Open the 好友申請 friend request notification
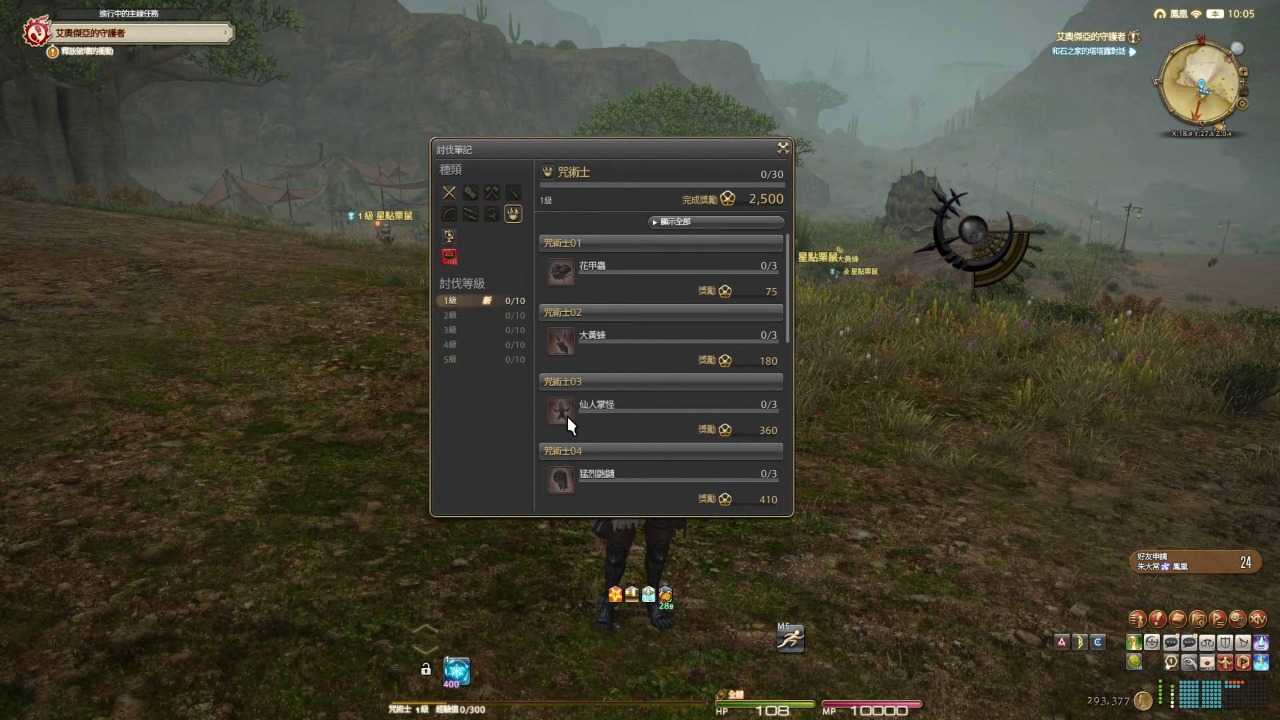 pos(1192,562)
